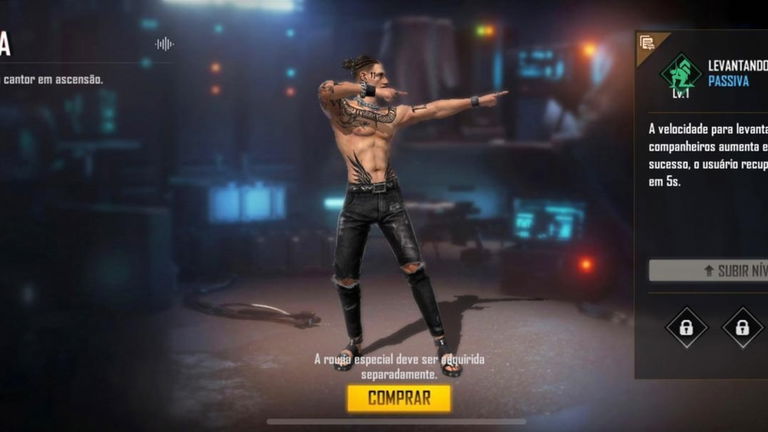The image size is (768, 432).
Task: Buy the character with the COMPRAR button
Action: [399, 398]
